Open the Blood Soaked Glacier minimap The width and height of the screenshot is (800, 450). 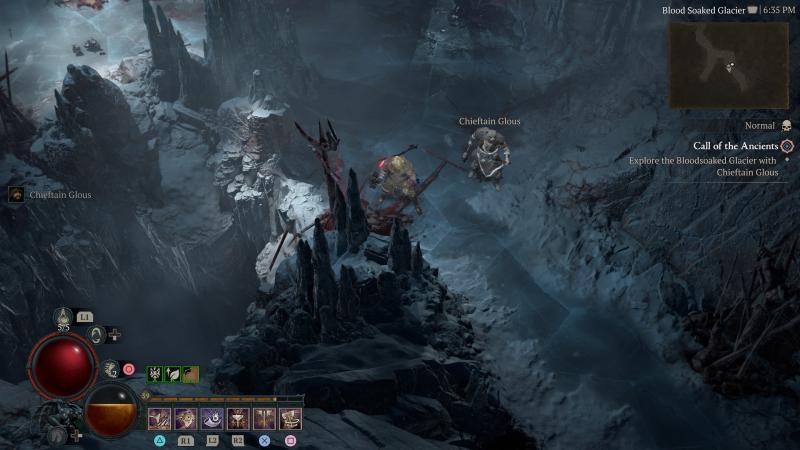[728, 64]
